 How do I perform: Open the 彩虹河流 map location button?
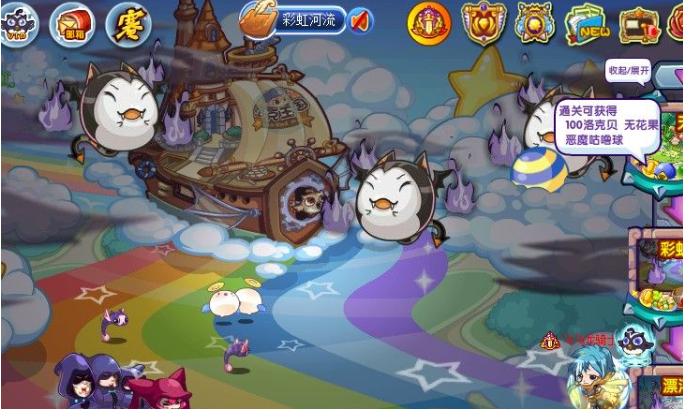296,18
